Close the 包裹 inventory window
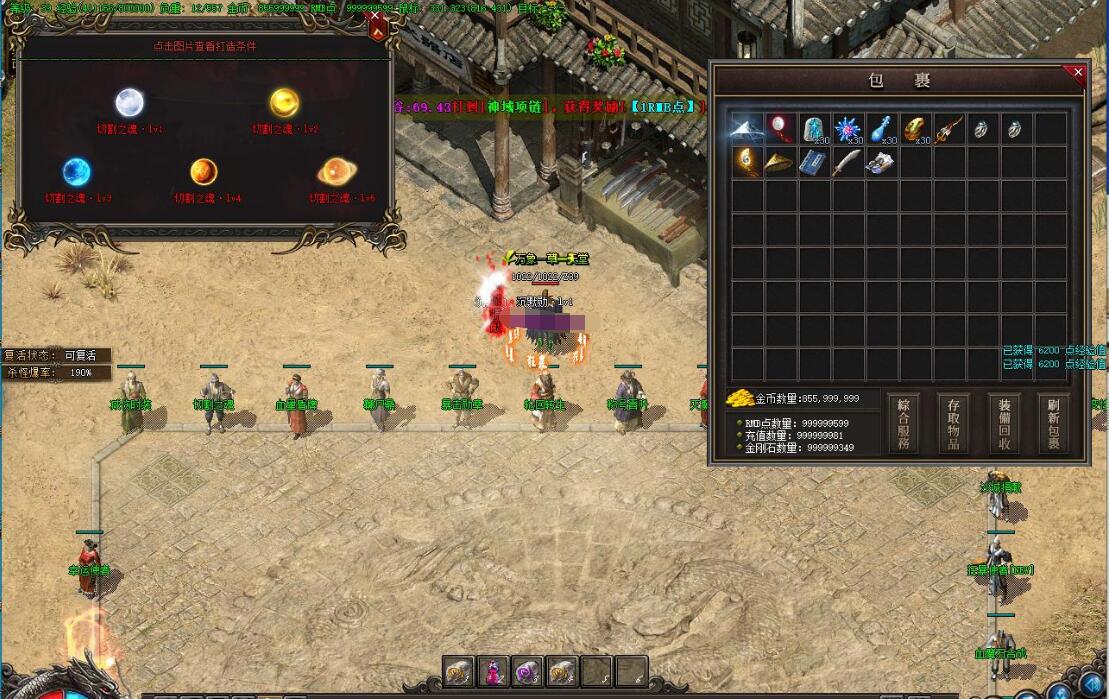 pos(1078,72)
